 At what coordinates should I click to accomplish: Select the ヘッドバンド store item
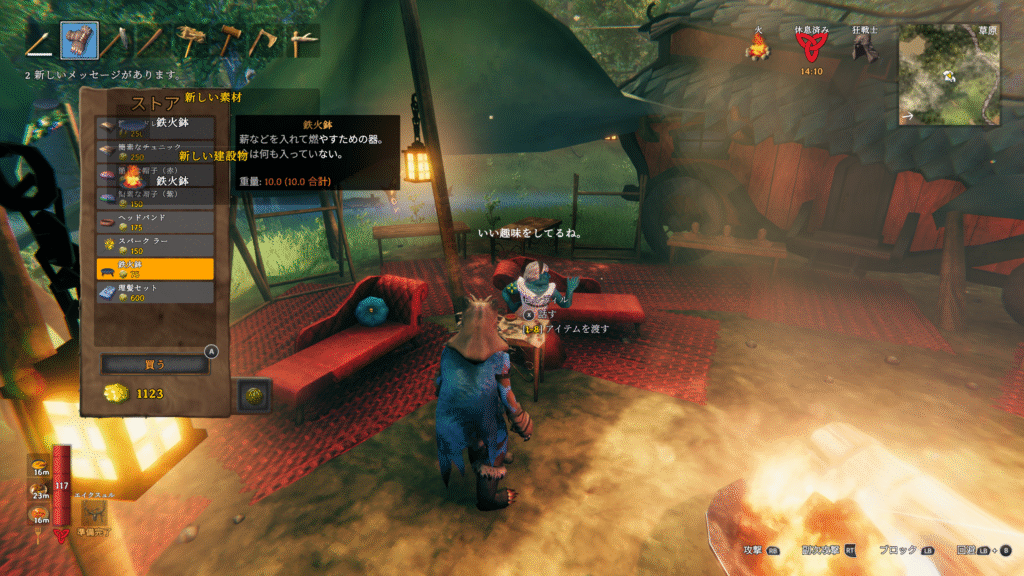point(155,221)
